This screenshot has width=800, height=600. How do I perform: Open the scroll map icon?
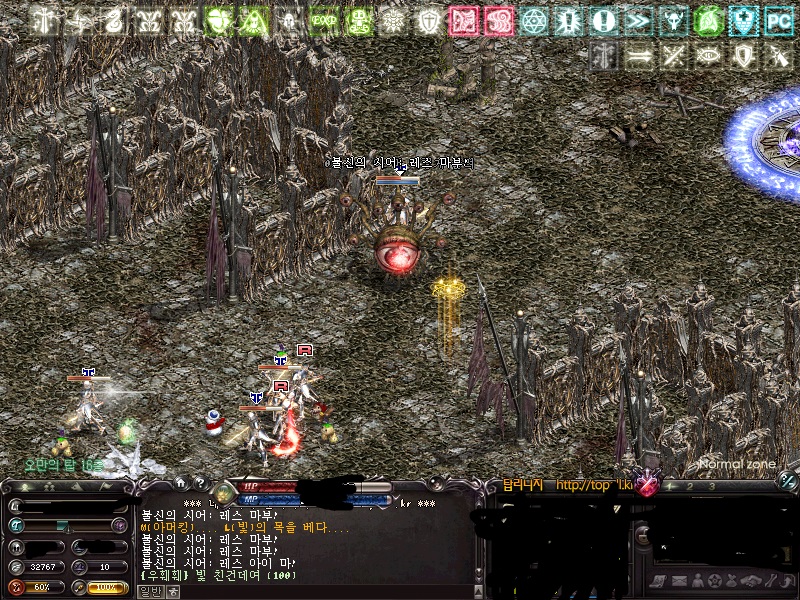pos(659,581)
